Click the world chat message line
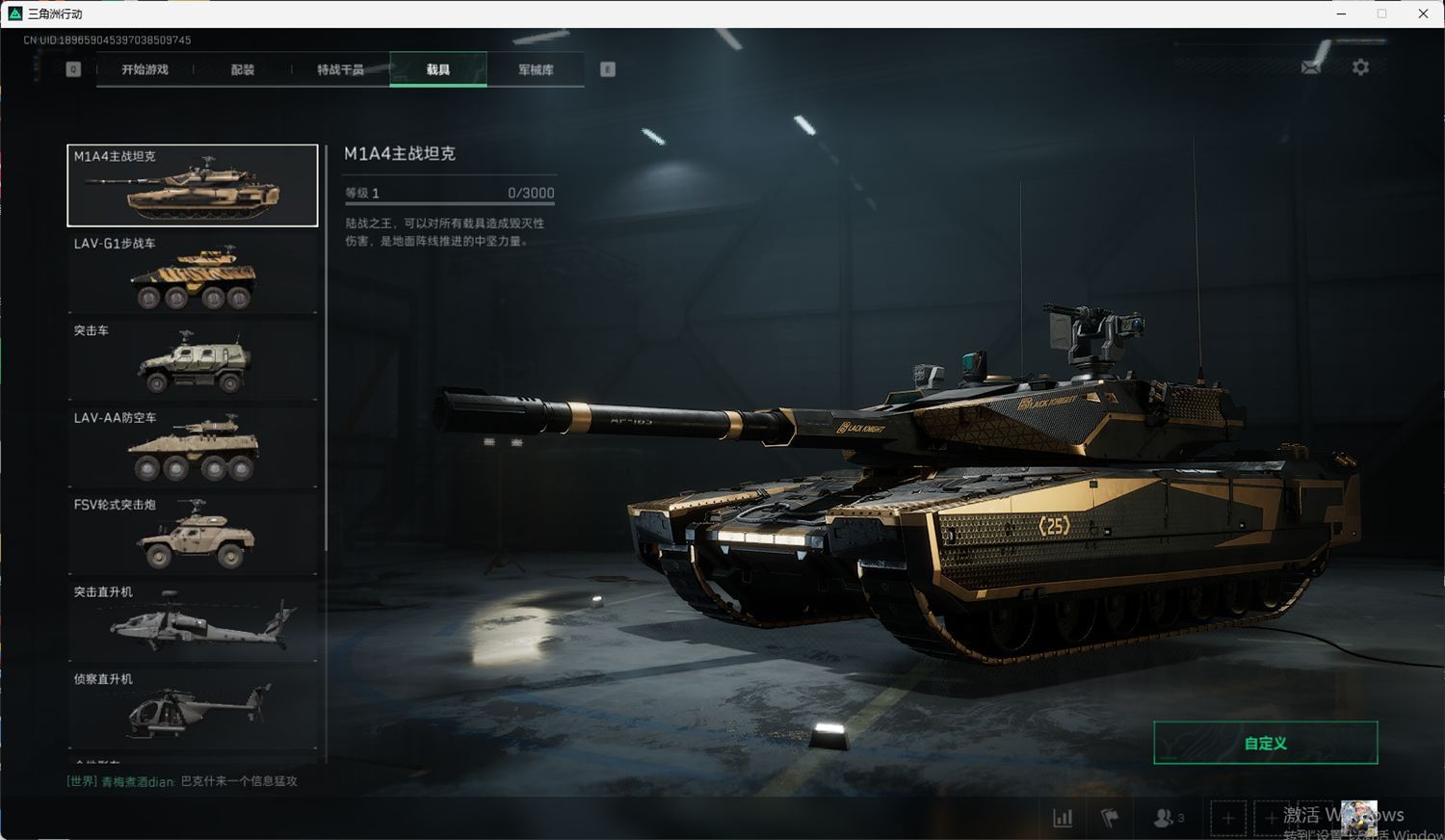Screen dimensions: 1445x840 [x=182, y=781]
